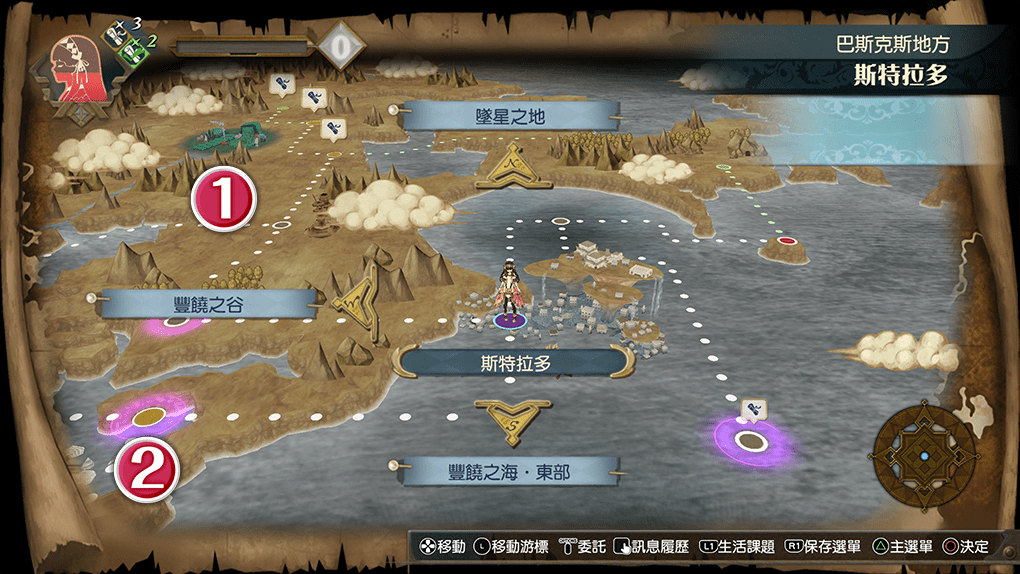Click the red numbered marker 2
Viewport: 1020px width, 574px height.
coord(147,469)
